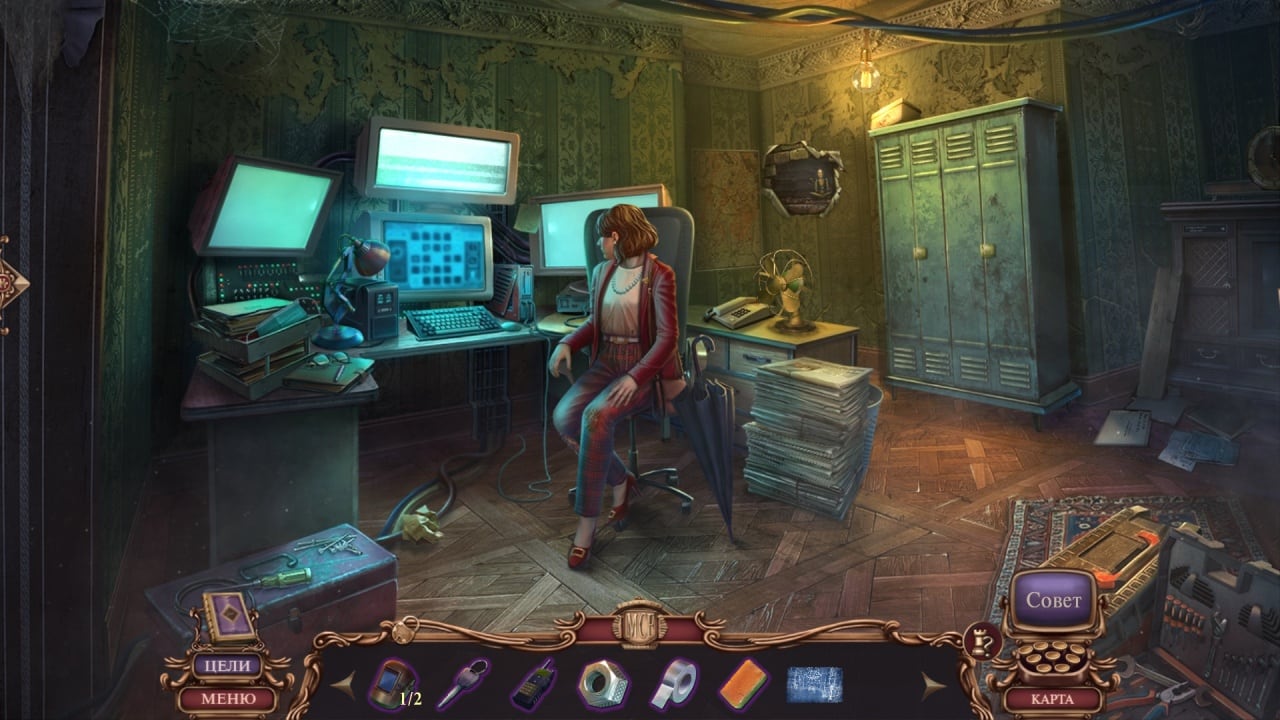Open the purple journal book
Image resolution: width=1280 pixels, height=720 pixels.
222,613
